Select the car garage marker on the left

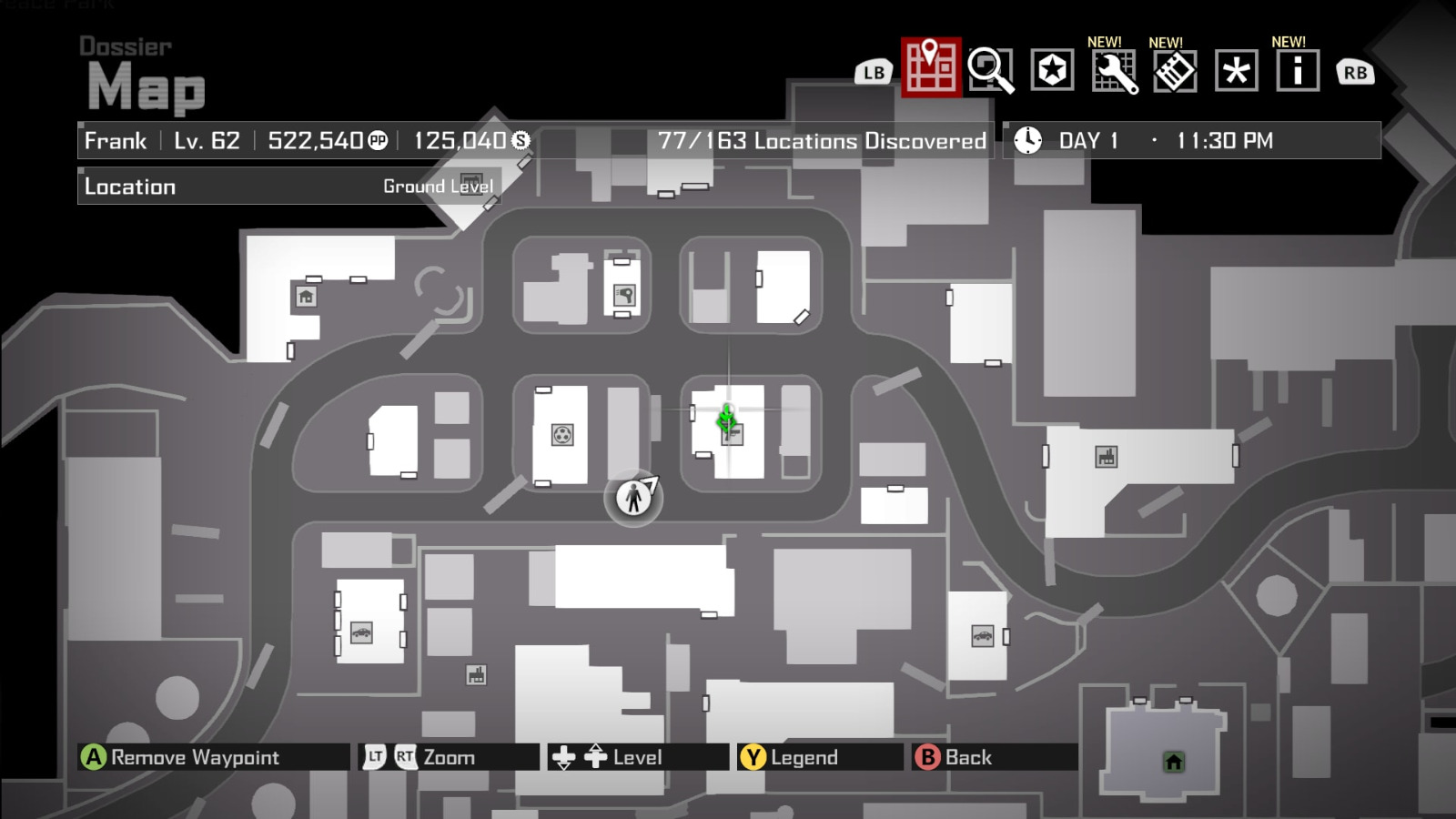coord(362,632)
